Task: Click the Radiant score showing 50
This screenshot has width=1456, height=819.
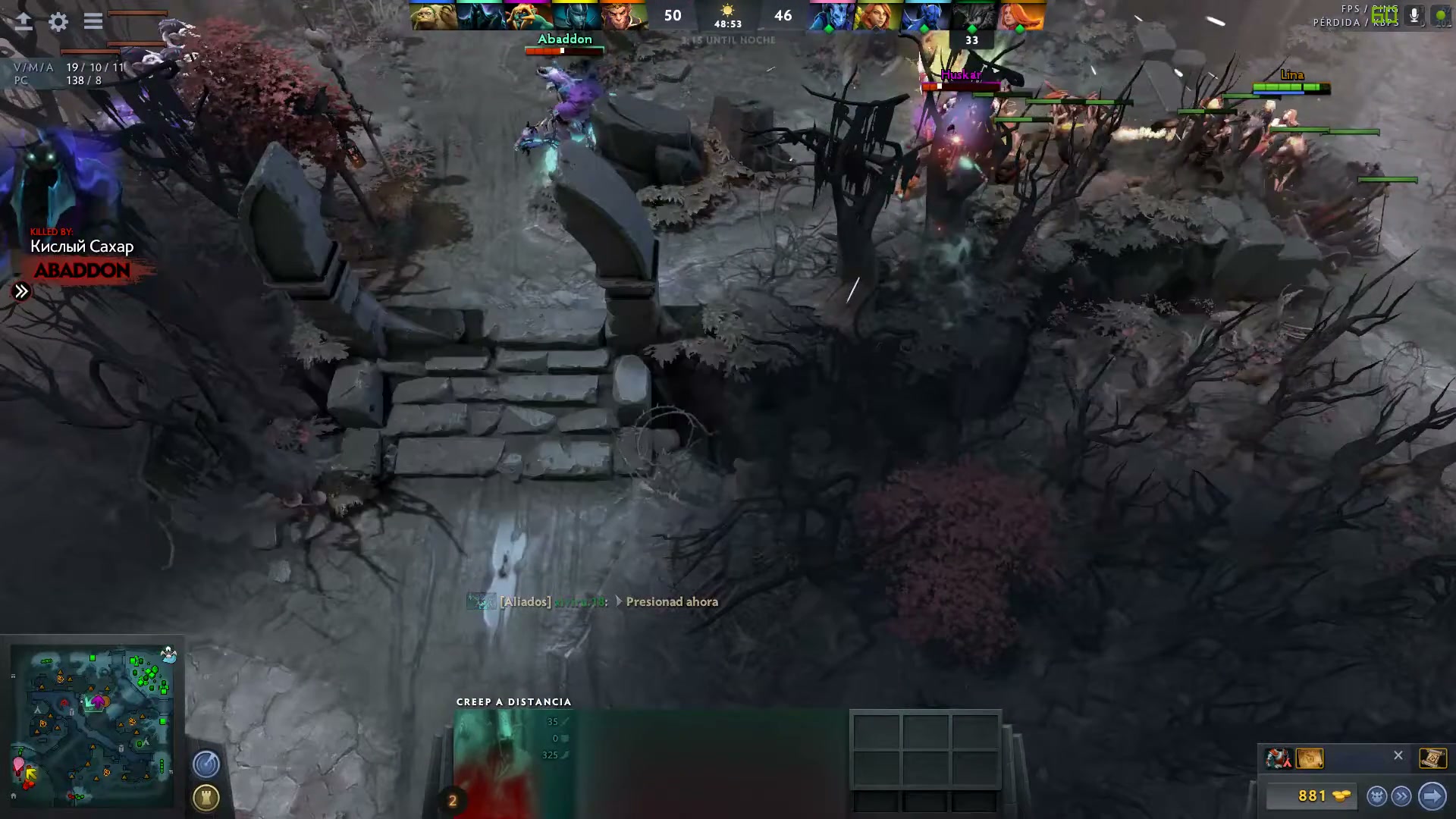Action: pyautogui.click(x=672, y=15)
